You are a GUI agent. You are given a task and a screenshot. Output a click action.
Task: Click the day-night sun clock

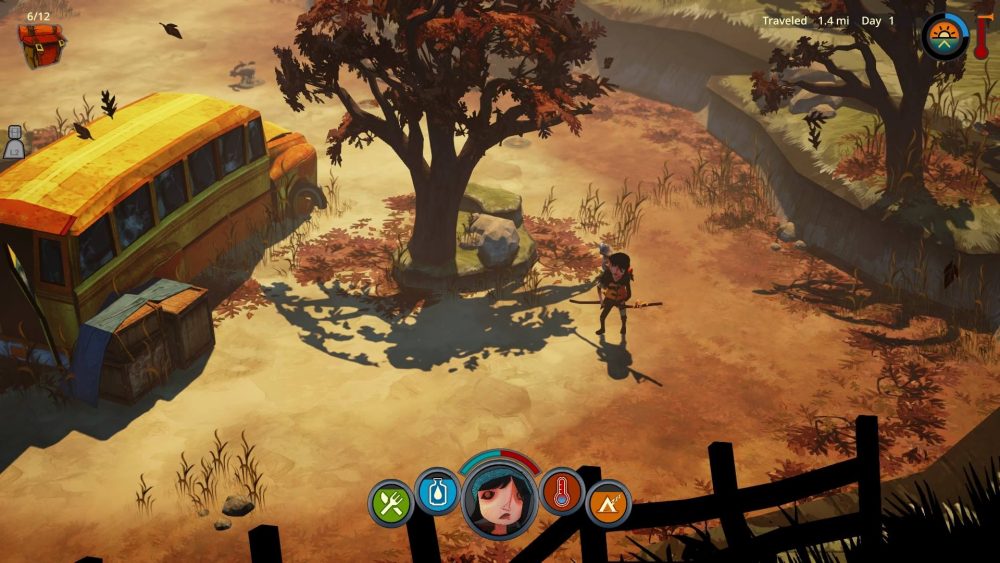coord(944,37)
